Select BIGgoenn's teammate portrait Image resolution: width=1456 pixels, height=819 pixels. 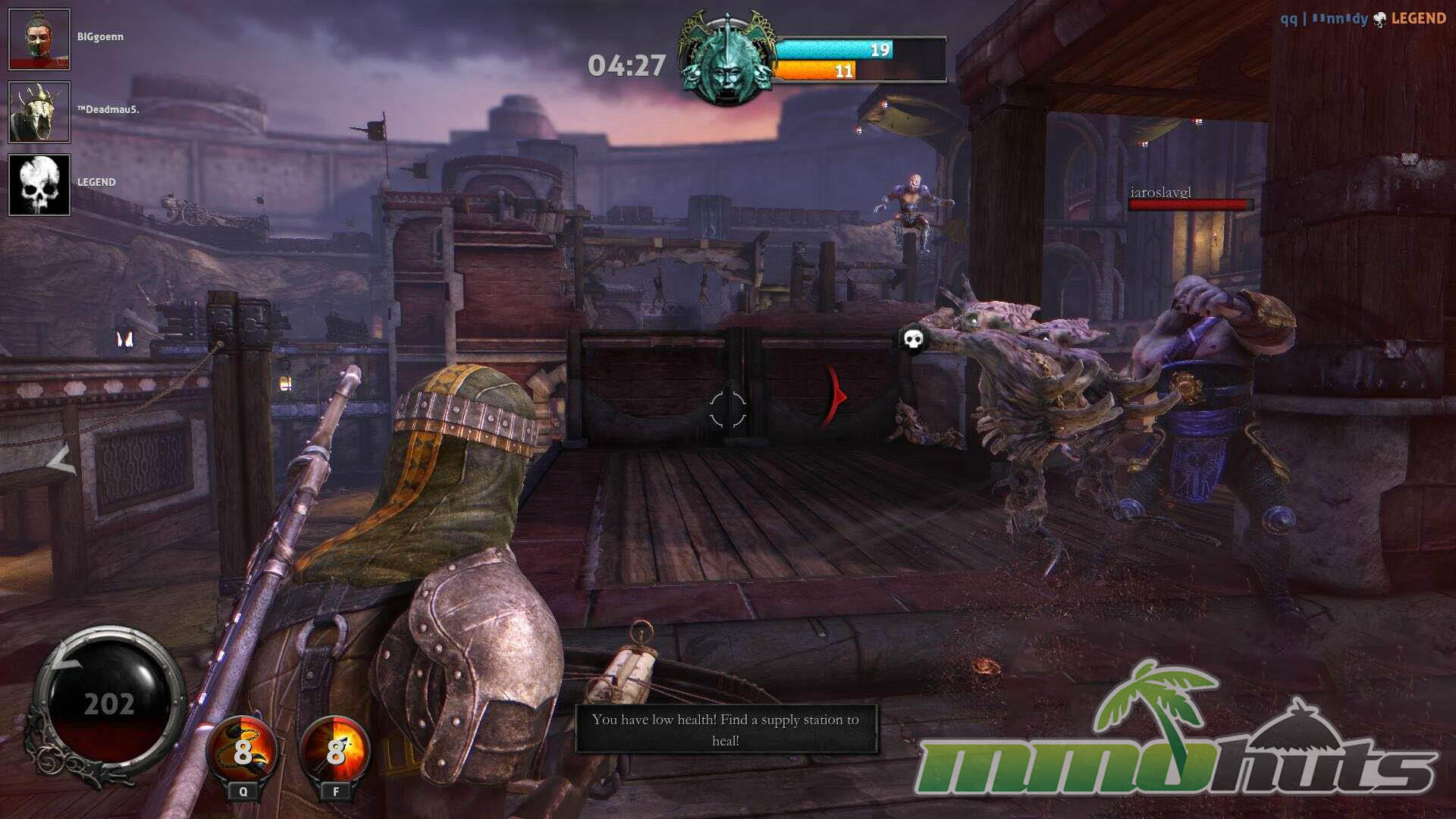tap(39, 39)
